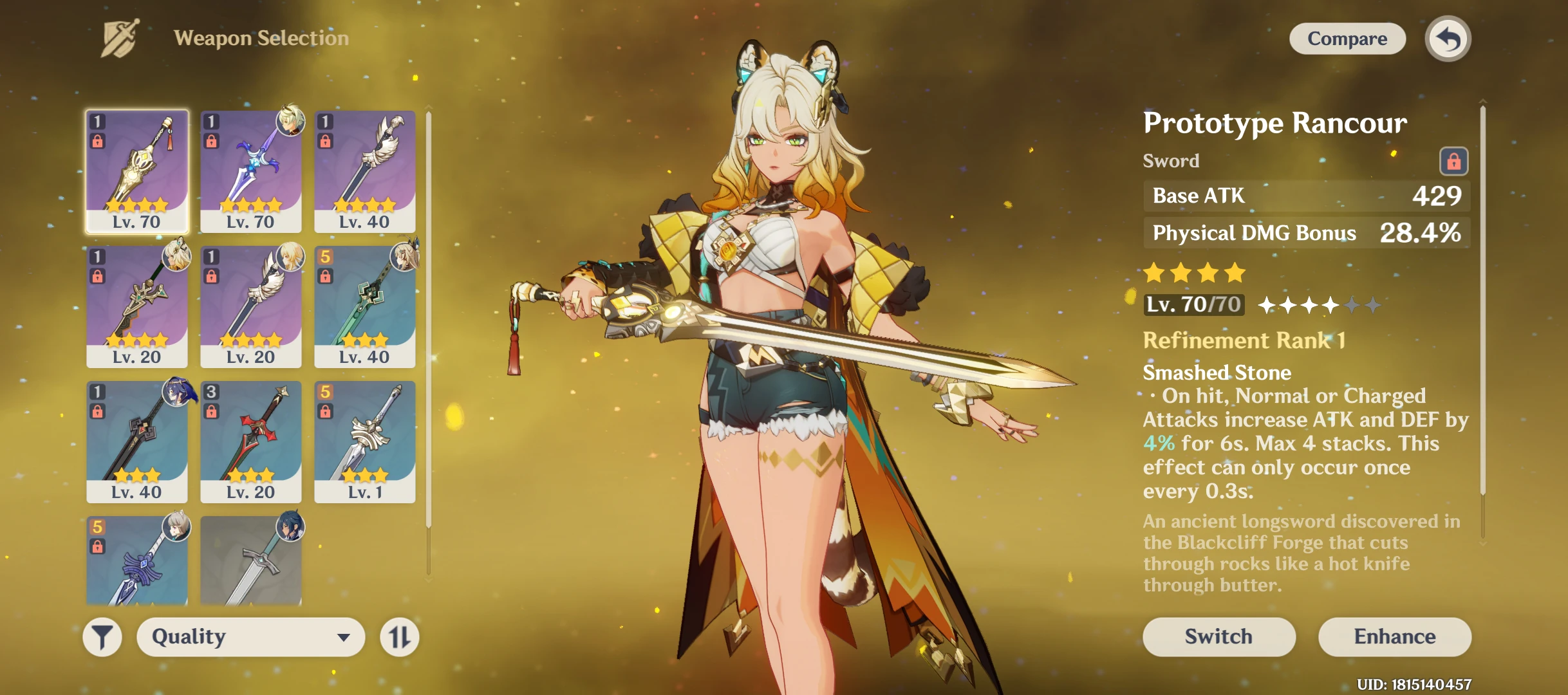Screen dimensions: 1568x695
Task: Click the portrait on the dark Lv.40 three-star sword
Action: (174, 393)
